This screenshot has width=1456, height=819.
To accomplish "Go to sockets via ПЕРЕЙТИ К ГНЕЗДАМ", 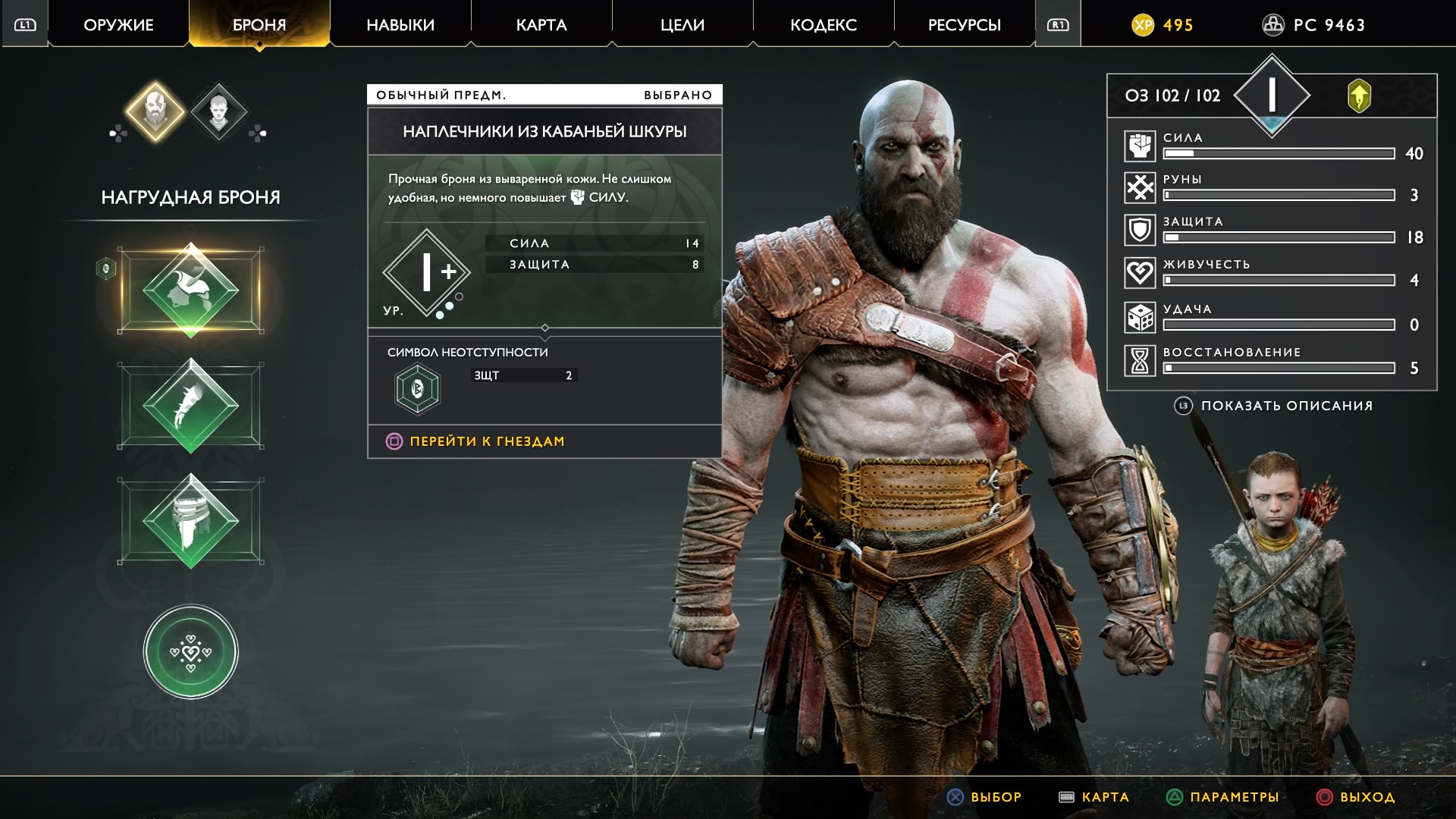I will 487,441.
